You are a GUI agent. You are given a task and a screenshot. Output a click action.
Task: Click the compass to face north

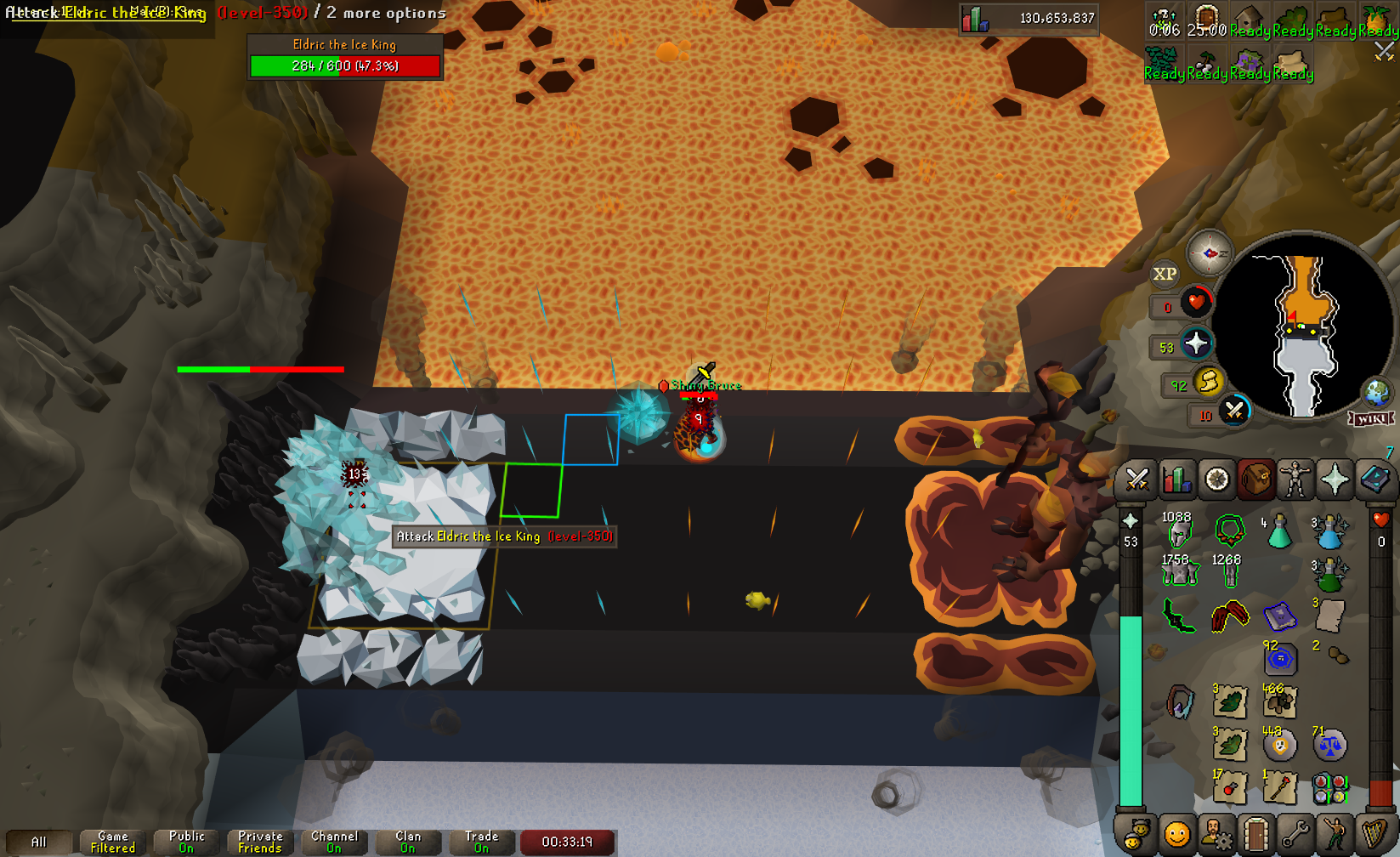tap(1209, 253)
